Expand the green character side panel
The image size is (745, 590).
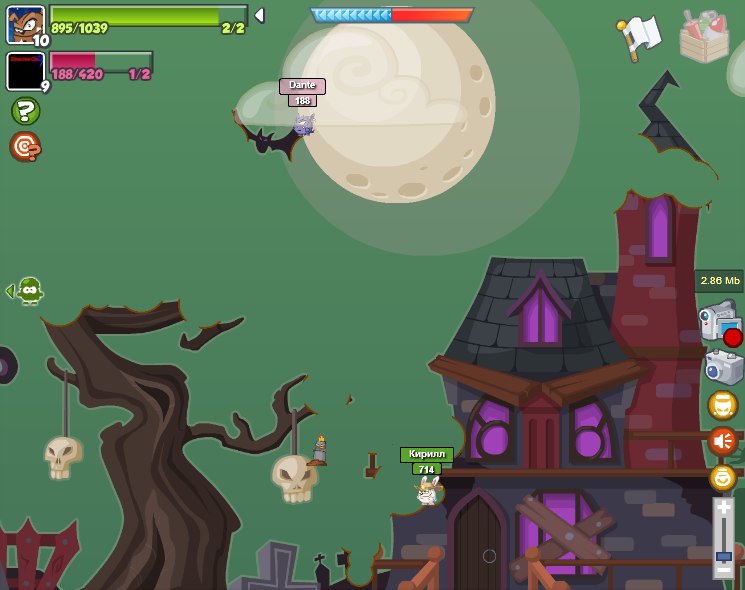26,291
